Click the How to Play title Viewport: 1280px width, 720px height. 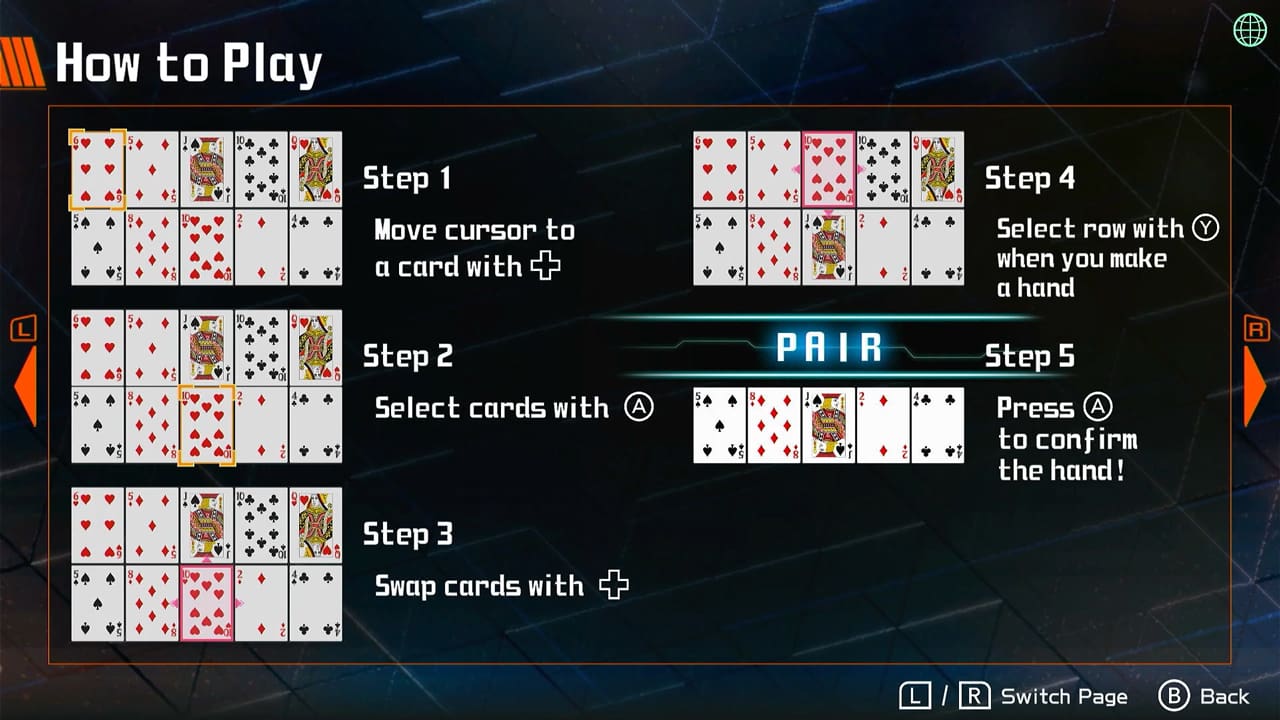(187, 63)
